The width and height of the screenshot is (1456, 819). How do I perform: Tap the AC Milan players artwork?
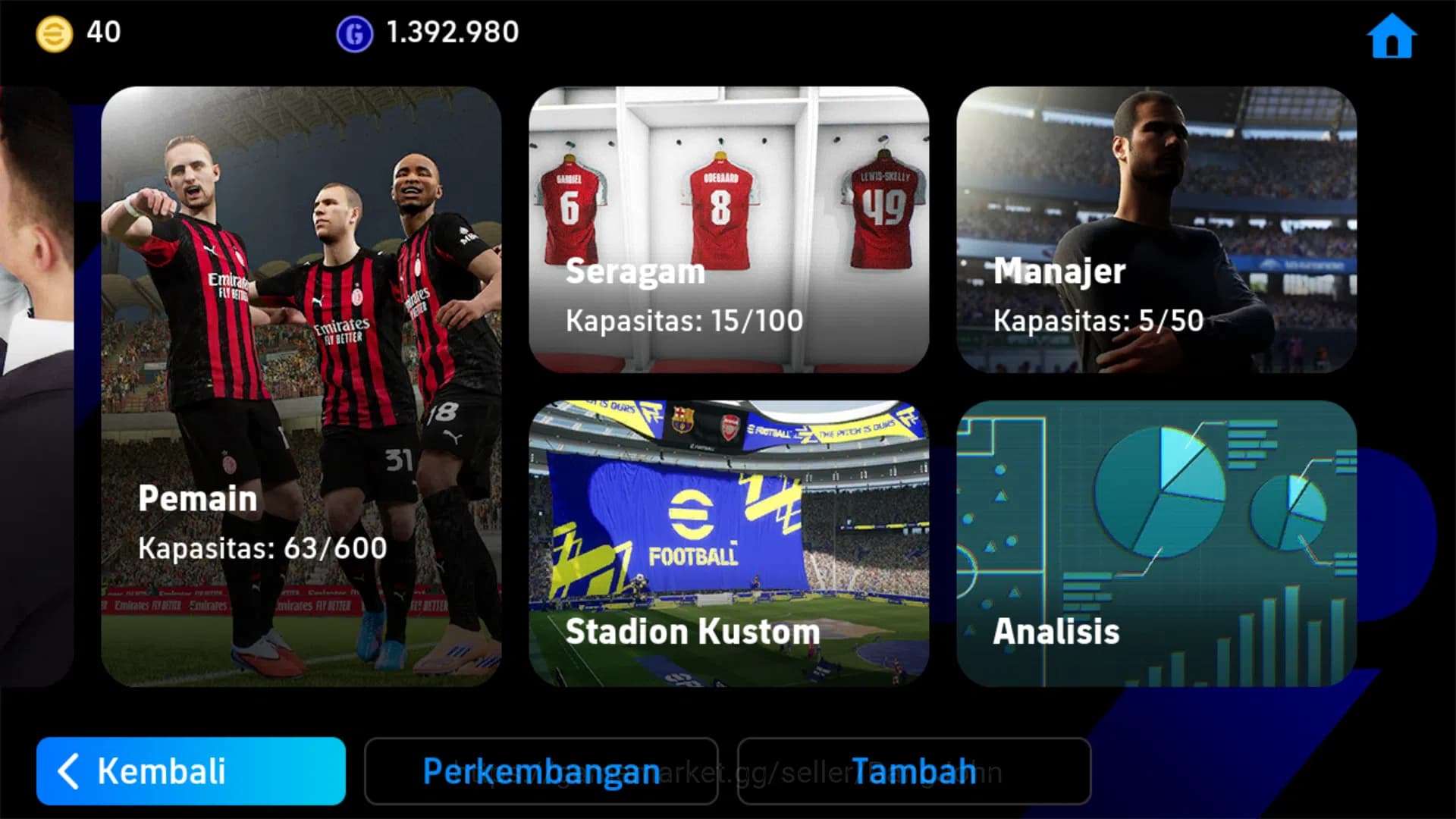(303, 303)
